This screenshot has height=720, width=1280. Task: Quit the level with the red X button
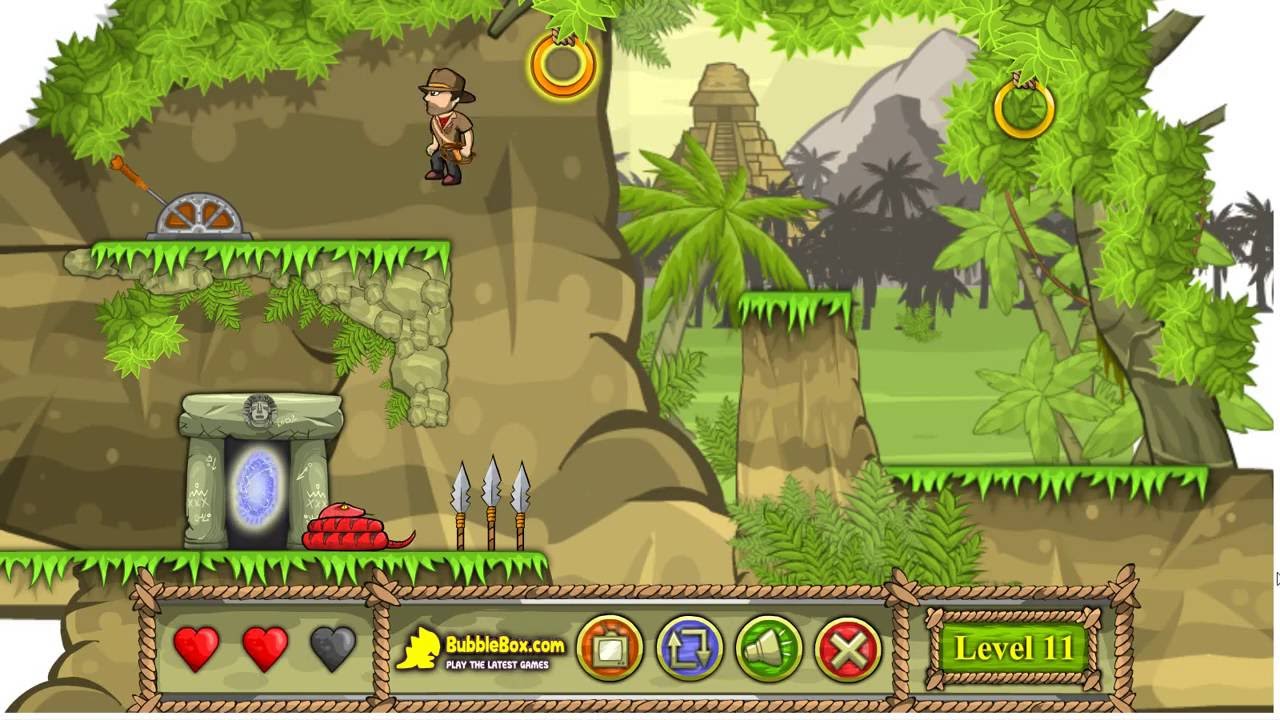[848, 649]
